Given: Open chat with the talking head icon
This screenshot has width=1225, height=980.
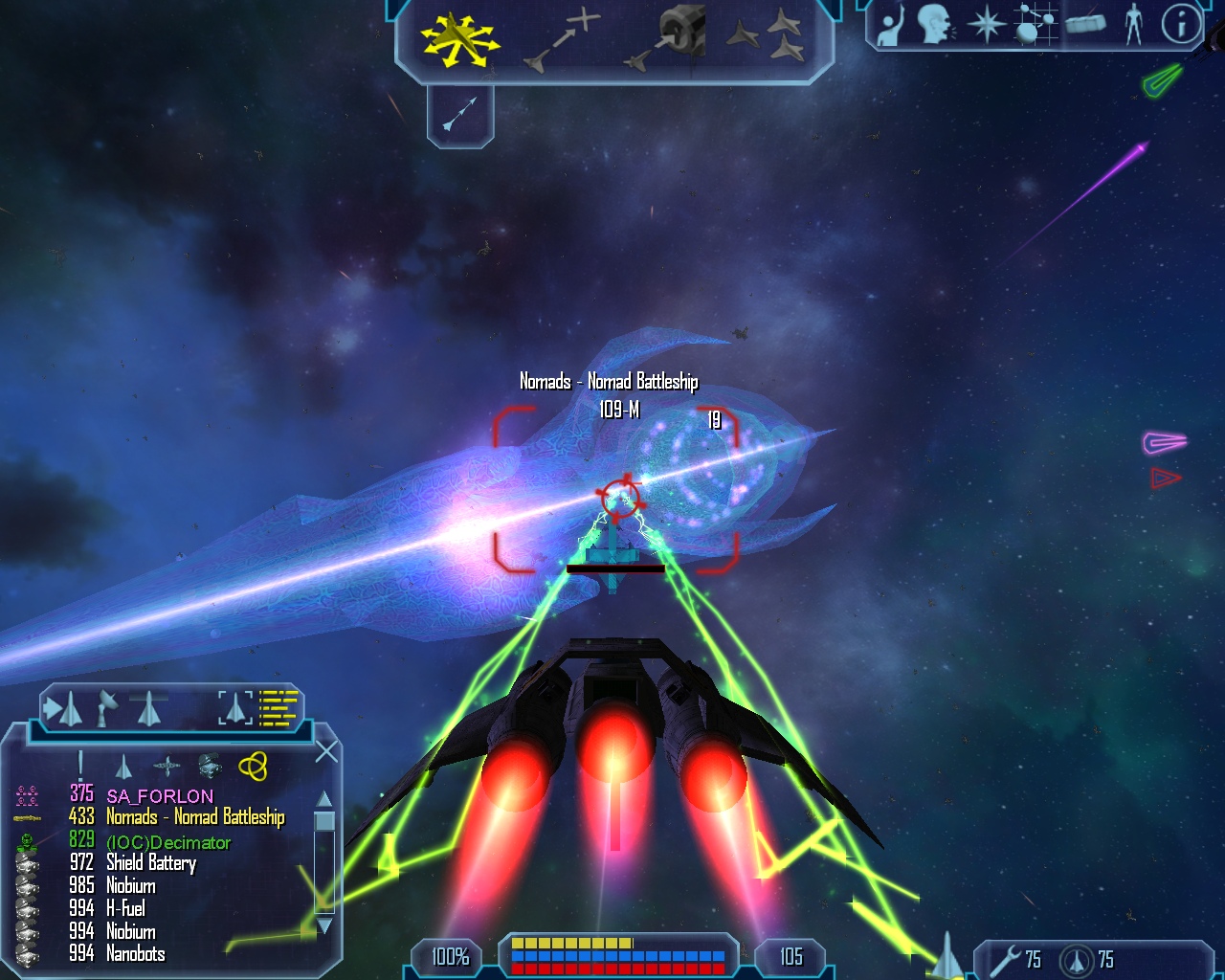Looking at the screenshot, I should click(x=935, y=25).
